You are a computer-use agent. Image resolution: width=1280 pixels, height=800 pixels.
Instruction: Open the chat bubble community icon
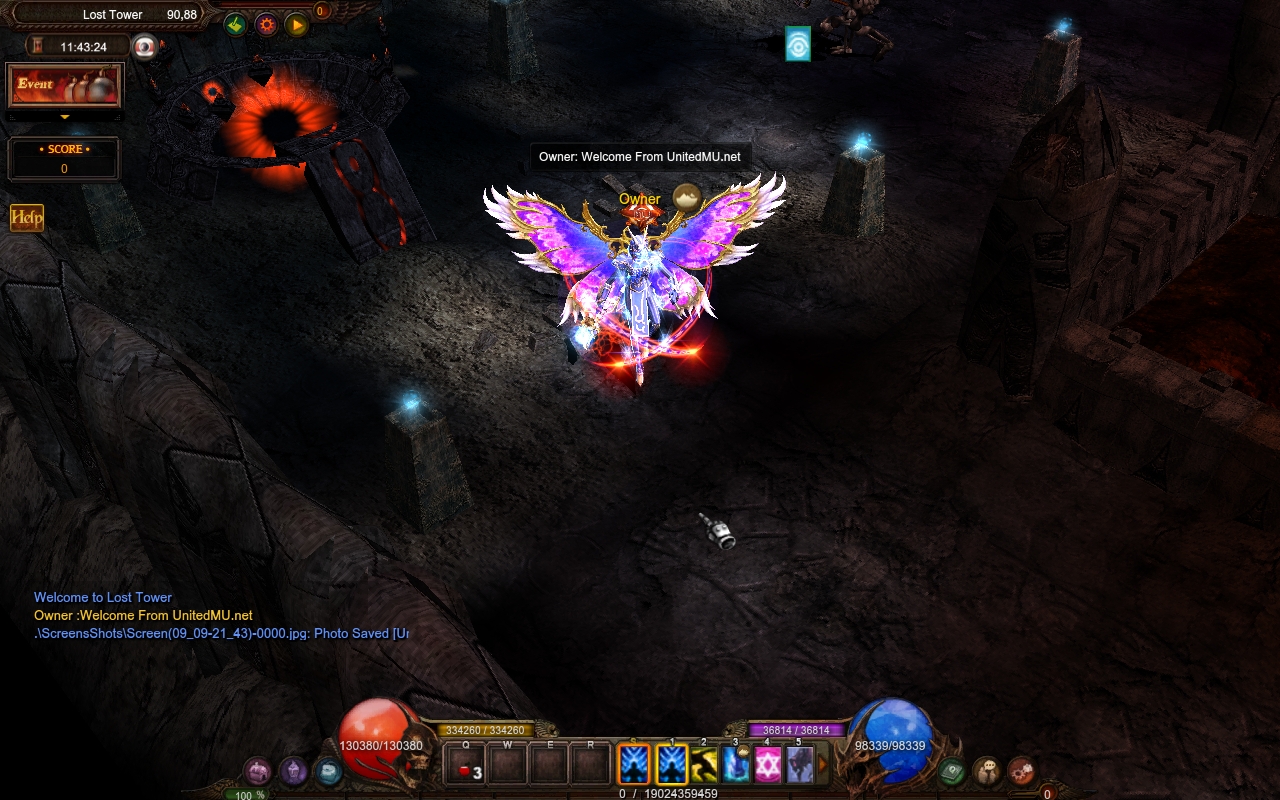click(x=987, y=771)
